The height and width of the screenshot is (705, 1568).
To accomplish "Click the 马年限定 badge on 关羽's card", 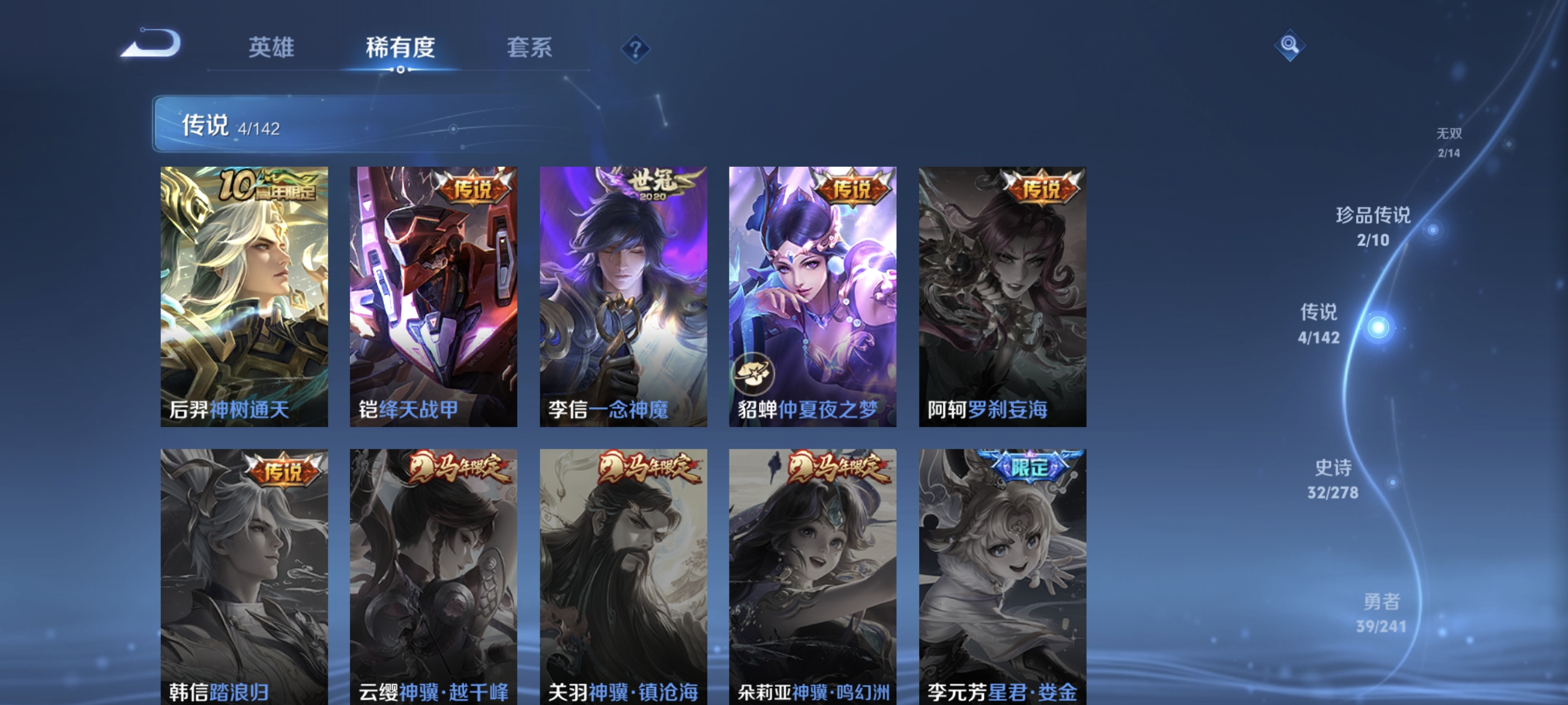I will point(648,468).
